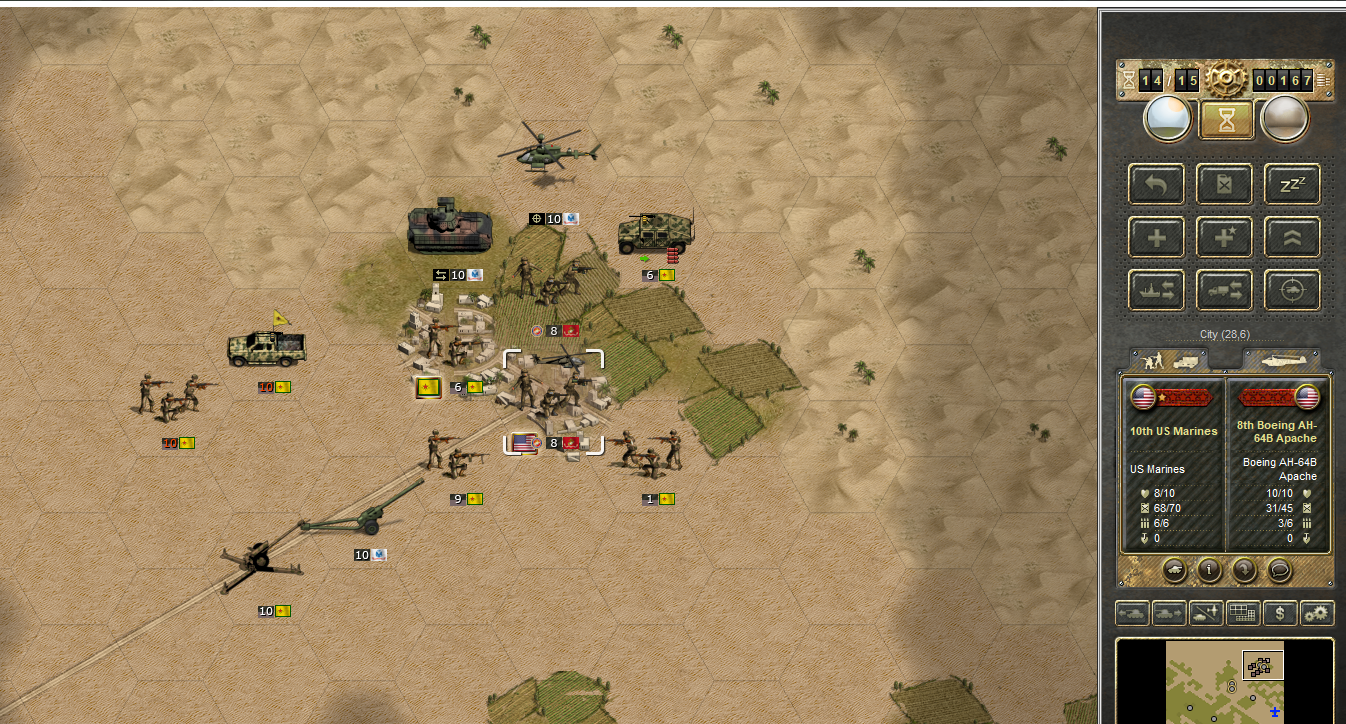This screenshot has height=724, width=1346.
Task: Switch to the aircraft tab
Action: tap(1281, 360)
